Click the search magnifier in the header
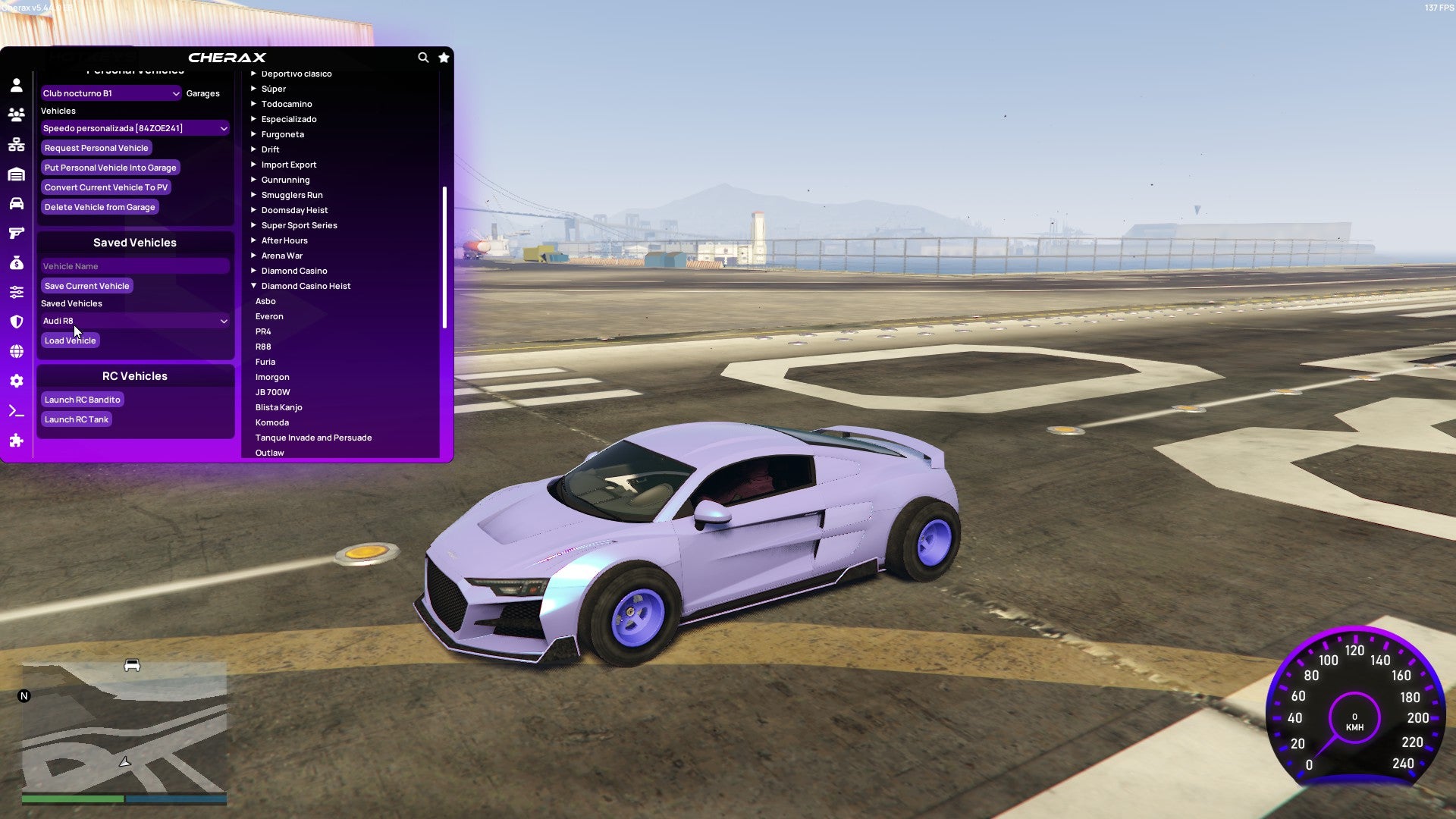Screen dimensions: 1456x819 tap(423, 58)
